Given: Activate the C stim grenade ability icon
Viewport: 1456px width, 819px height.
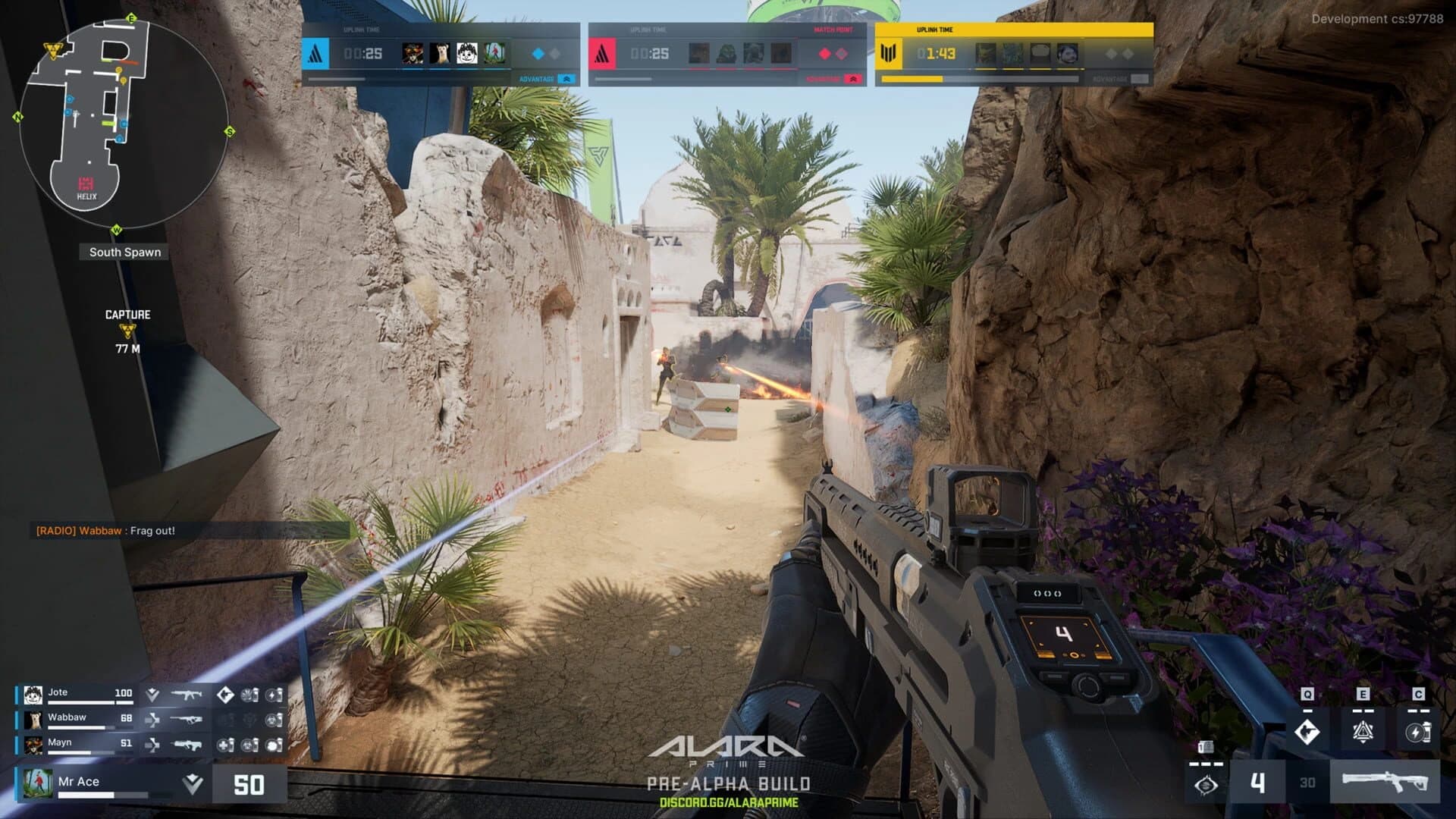Looking at the screenshot, I should pos(1418,733).
